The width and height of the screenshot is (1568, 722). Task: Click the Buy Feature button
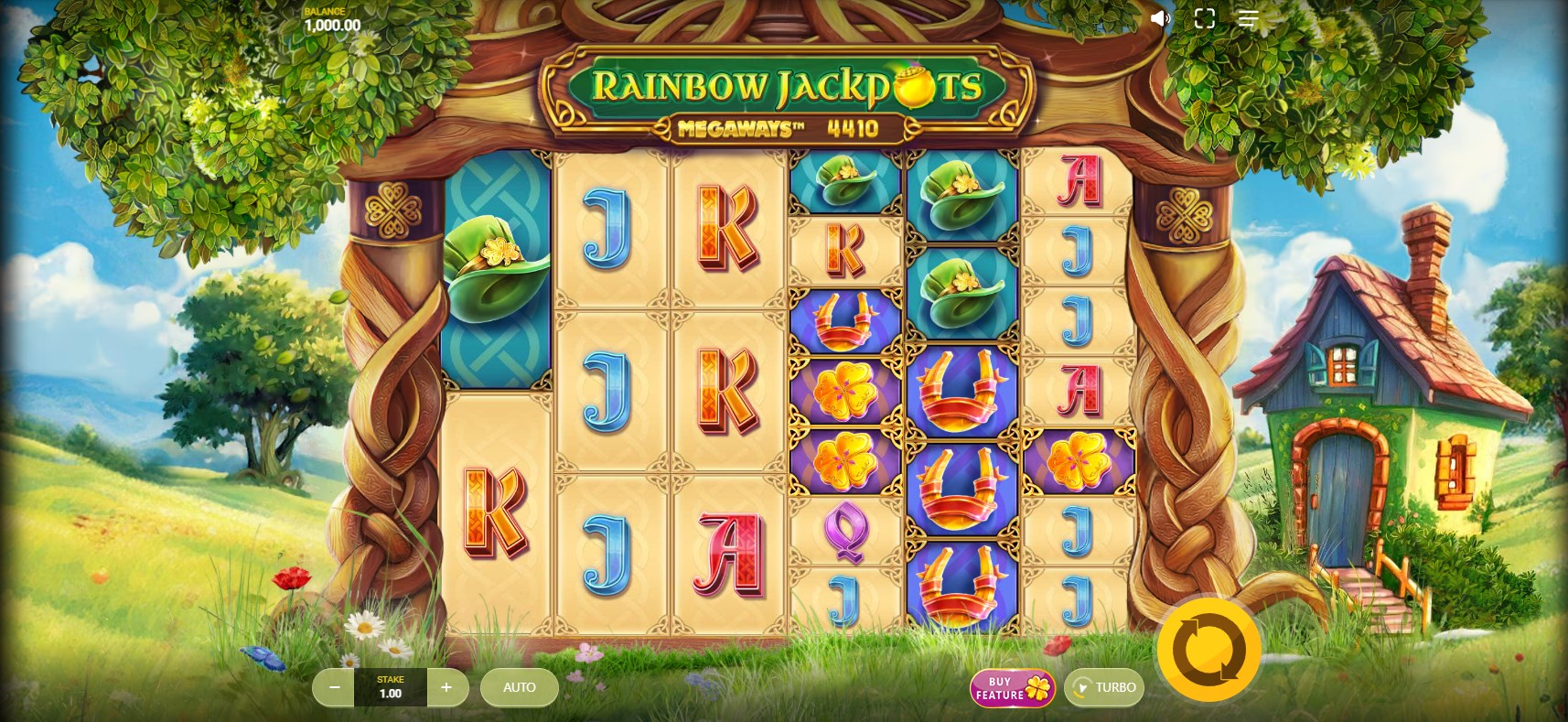1012,688
